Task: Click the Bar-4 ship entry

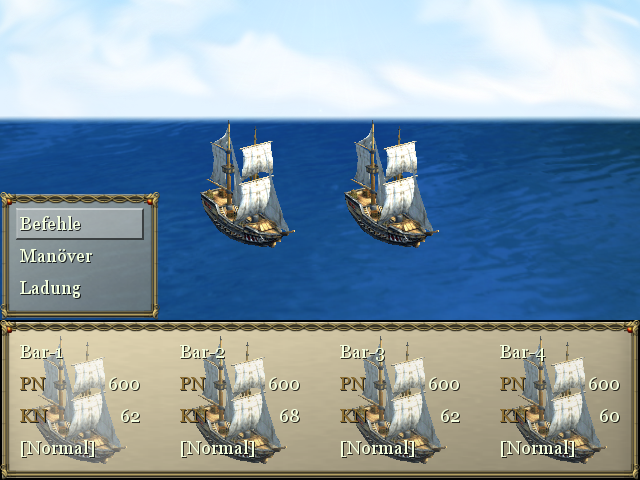Action: coord(560,400)
